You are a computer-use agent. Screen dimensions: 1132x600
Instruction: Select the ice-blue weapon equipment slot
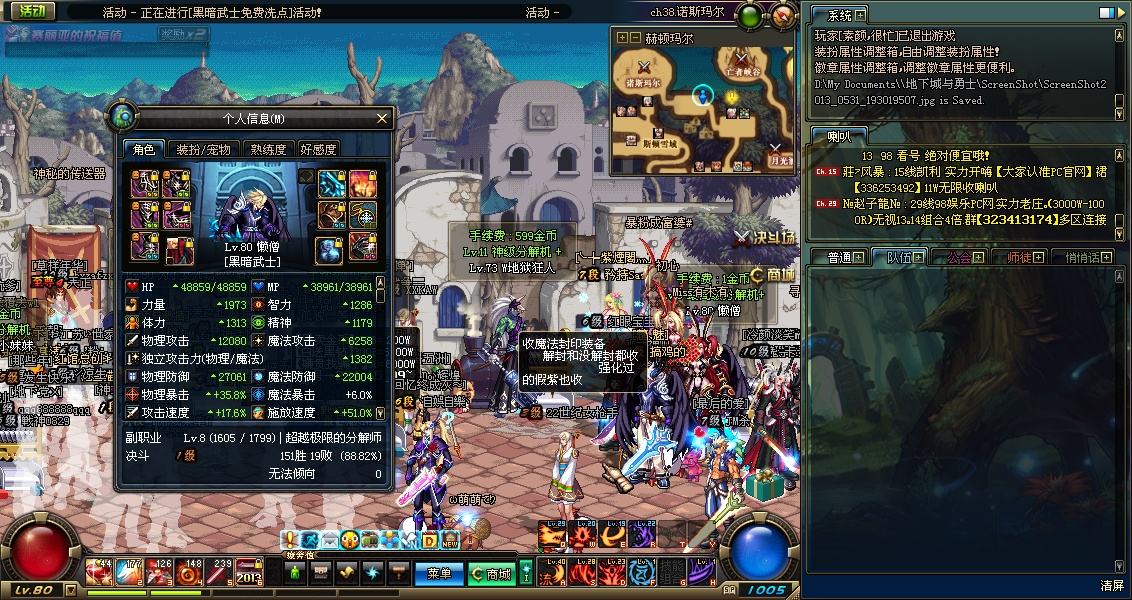pyautogui.click(x=332, y=184)
